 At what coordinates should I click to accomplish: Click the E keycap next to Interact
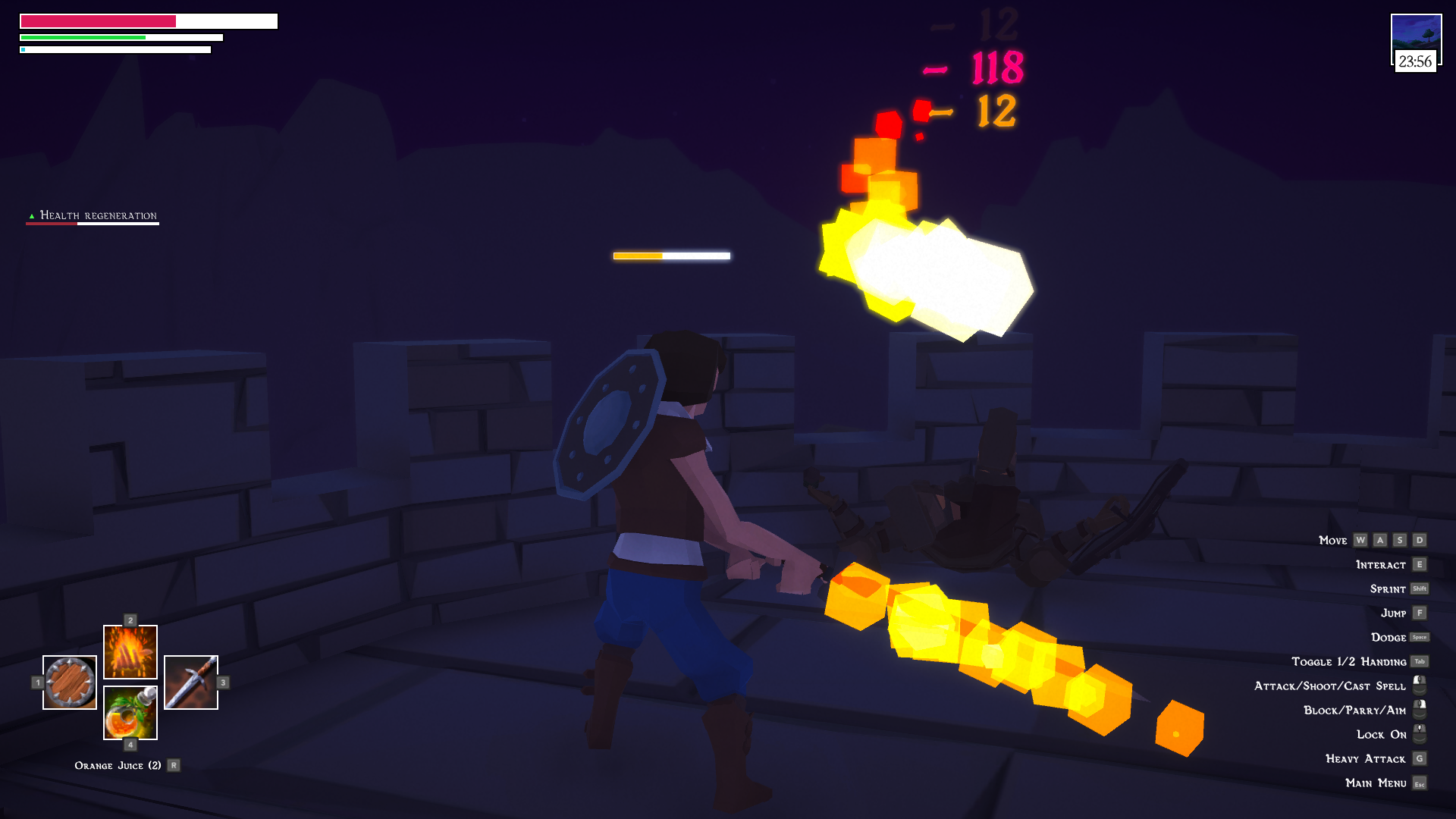pyautogui.click(x=1420, y=564)
